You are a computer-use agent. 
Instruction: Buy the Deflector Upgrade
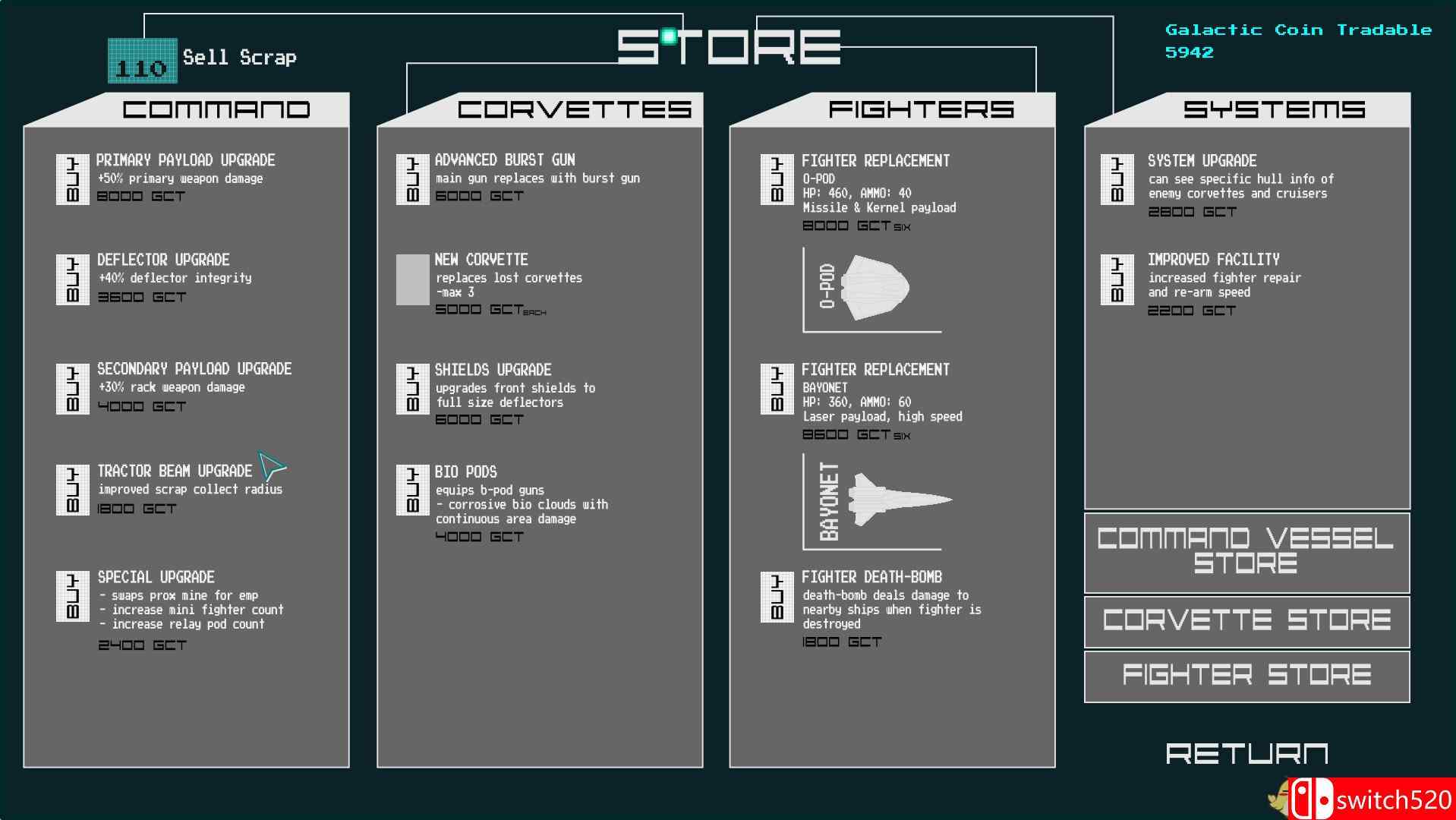pyautogui.click(x=72, y=279)
